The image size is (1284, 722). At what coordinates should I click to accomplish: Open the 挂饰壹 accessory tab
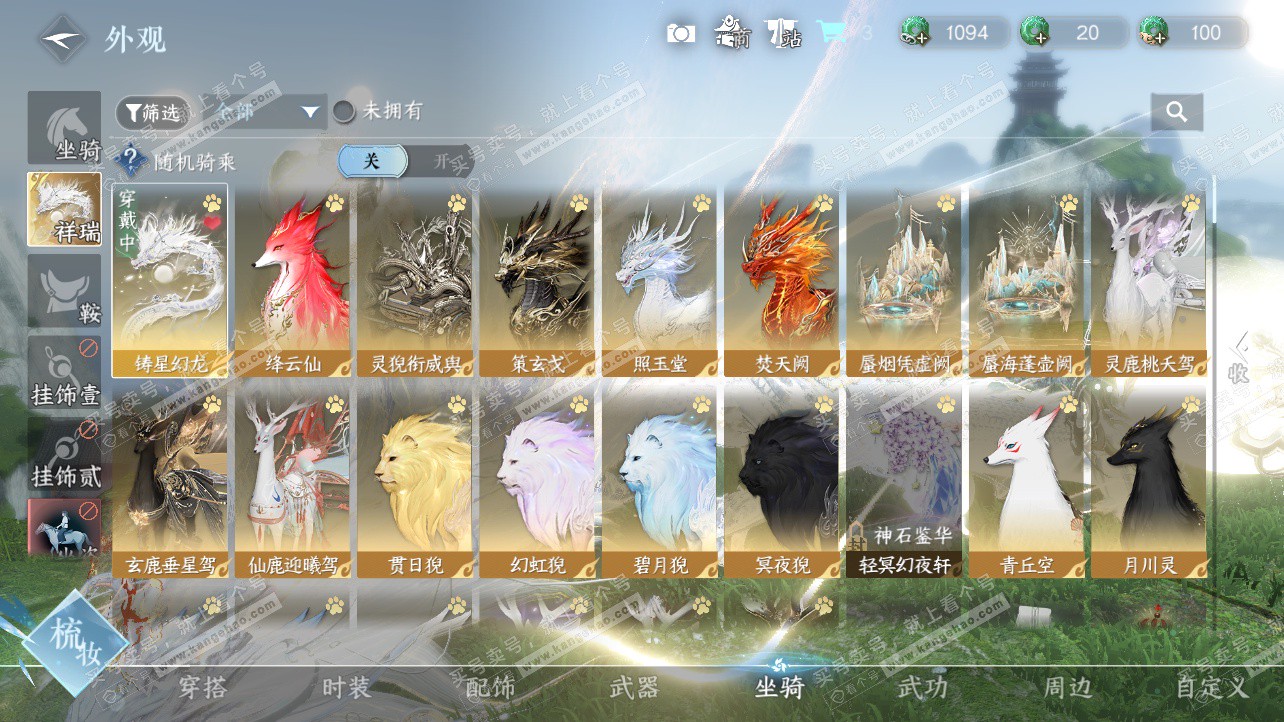click(x=64, y=373)
